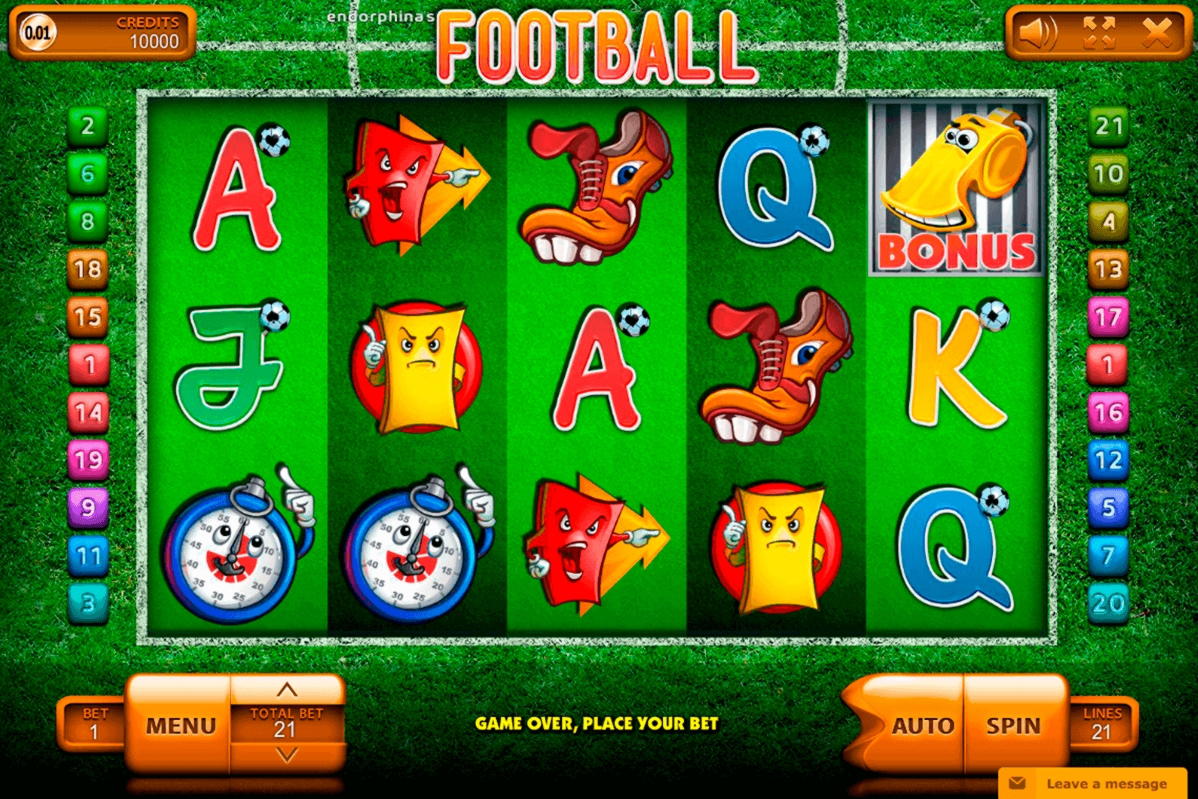
Task: Select payline number 21
Action: [x=1108, y=127]
